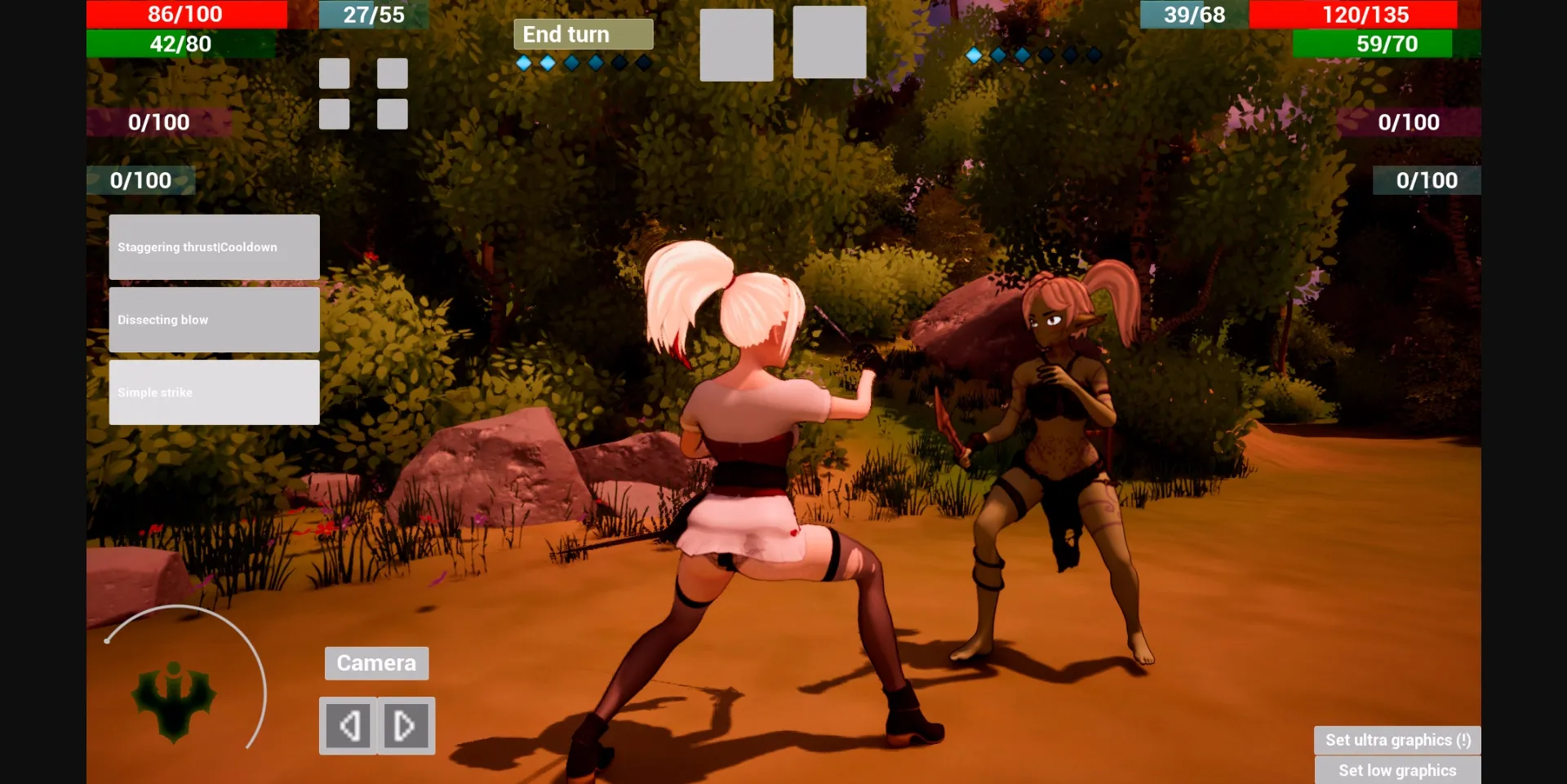Open the right large character portrait square
Image resolution: width=1567 pixels, height=784 pixels.
click(x=829, y=42)
